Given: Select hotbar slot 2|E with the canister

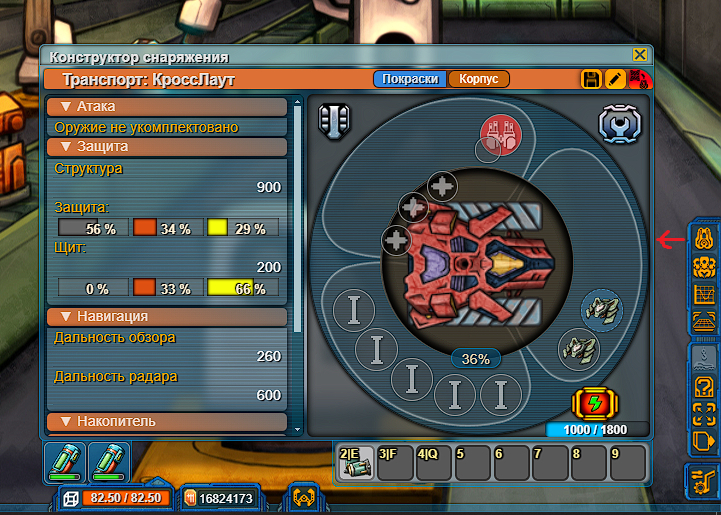Looking at the screenshot, I should pyautogui.click(x=355, y=463).
